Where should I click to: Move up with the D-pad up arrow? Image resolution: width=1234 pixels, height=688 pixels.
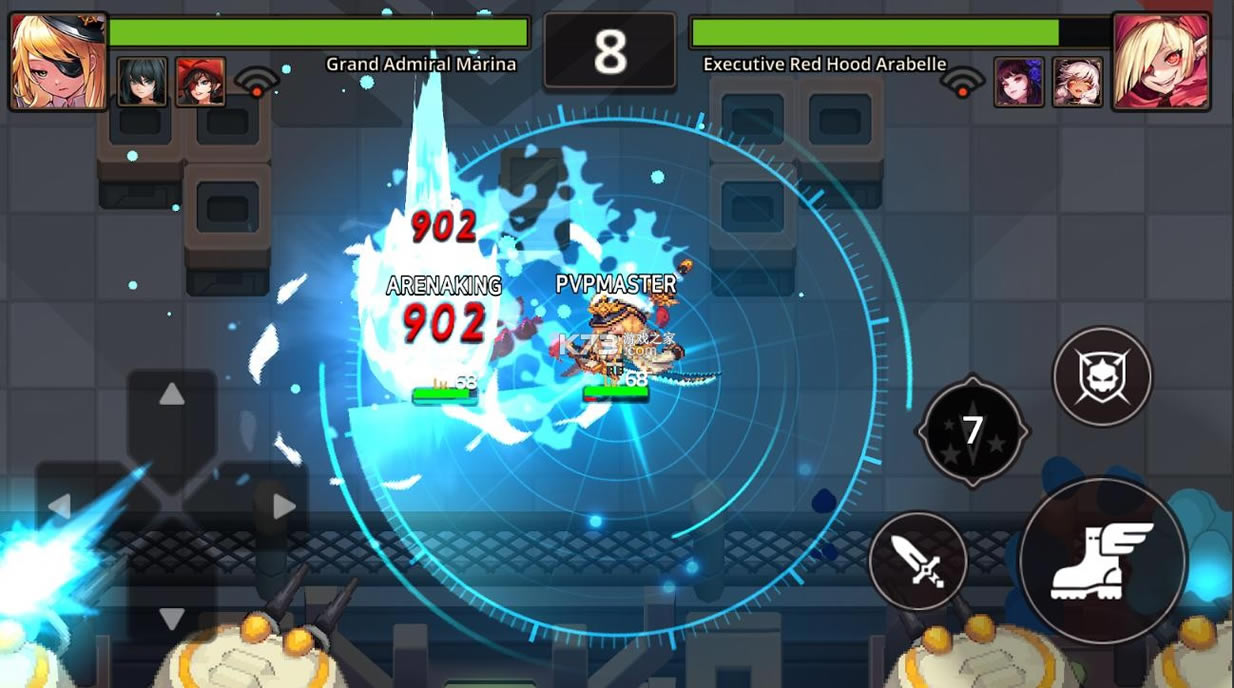[172, 395]
